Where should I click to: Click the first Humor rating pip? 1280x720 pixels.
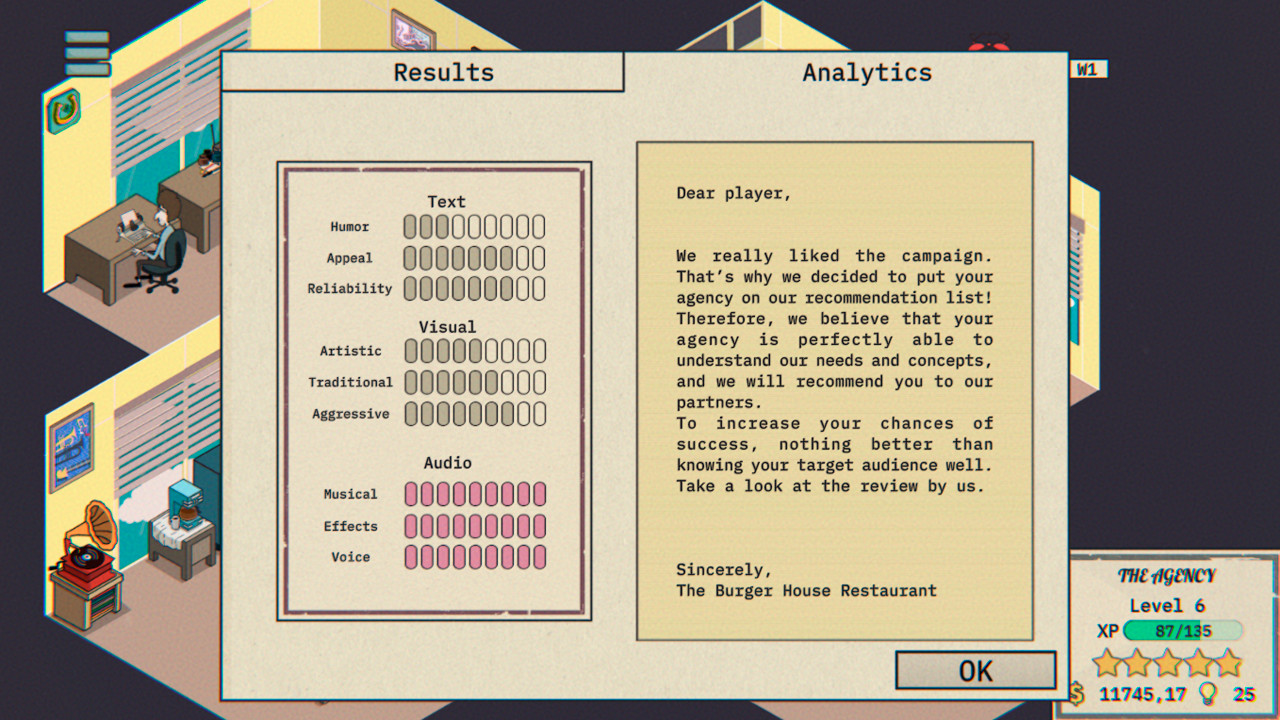point(410,226)
